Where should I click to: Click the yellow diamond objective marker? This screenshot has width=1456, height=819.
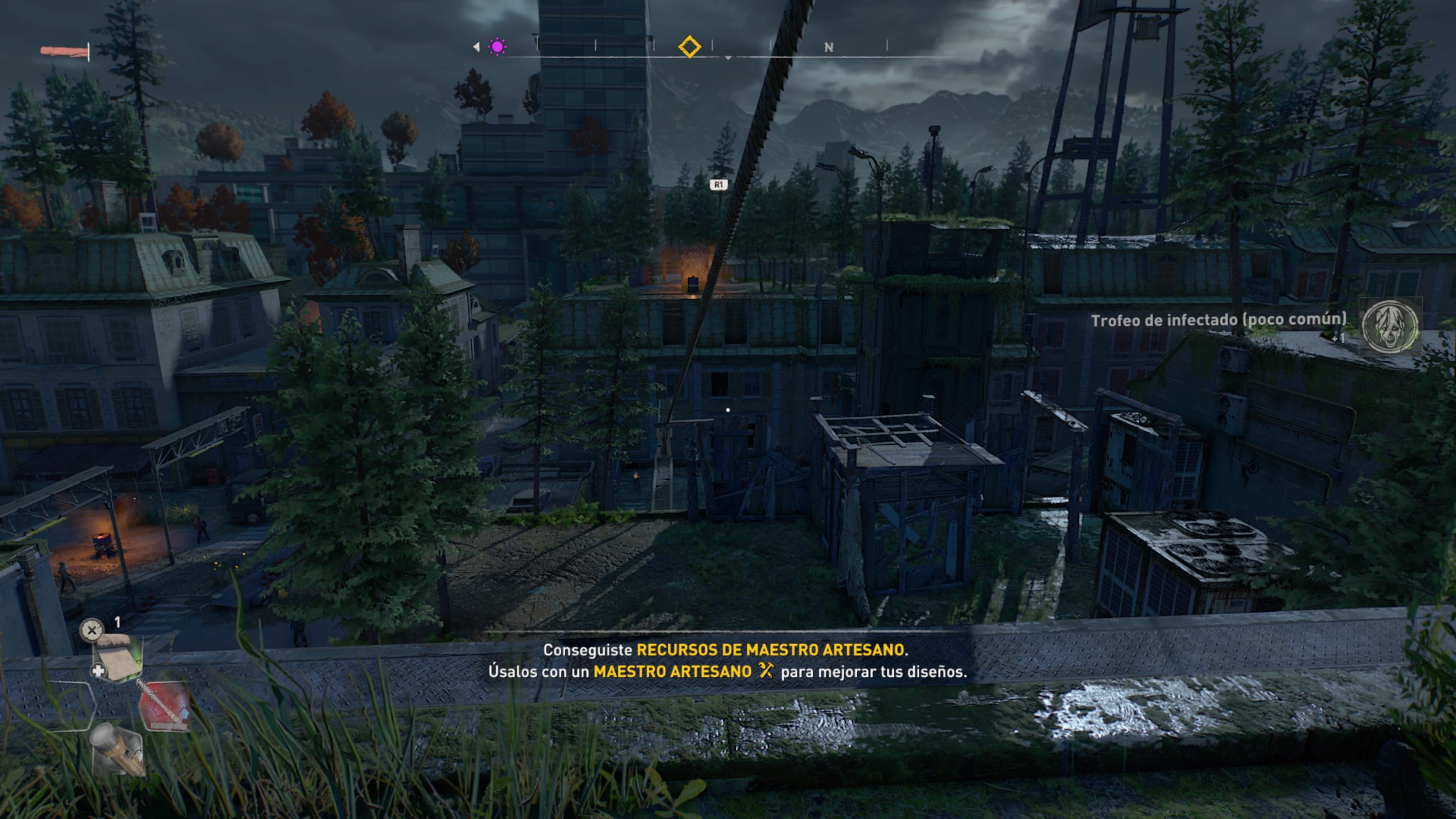click(x=690, y=46)
